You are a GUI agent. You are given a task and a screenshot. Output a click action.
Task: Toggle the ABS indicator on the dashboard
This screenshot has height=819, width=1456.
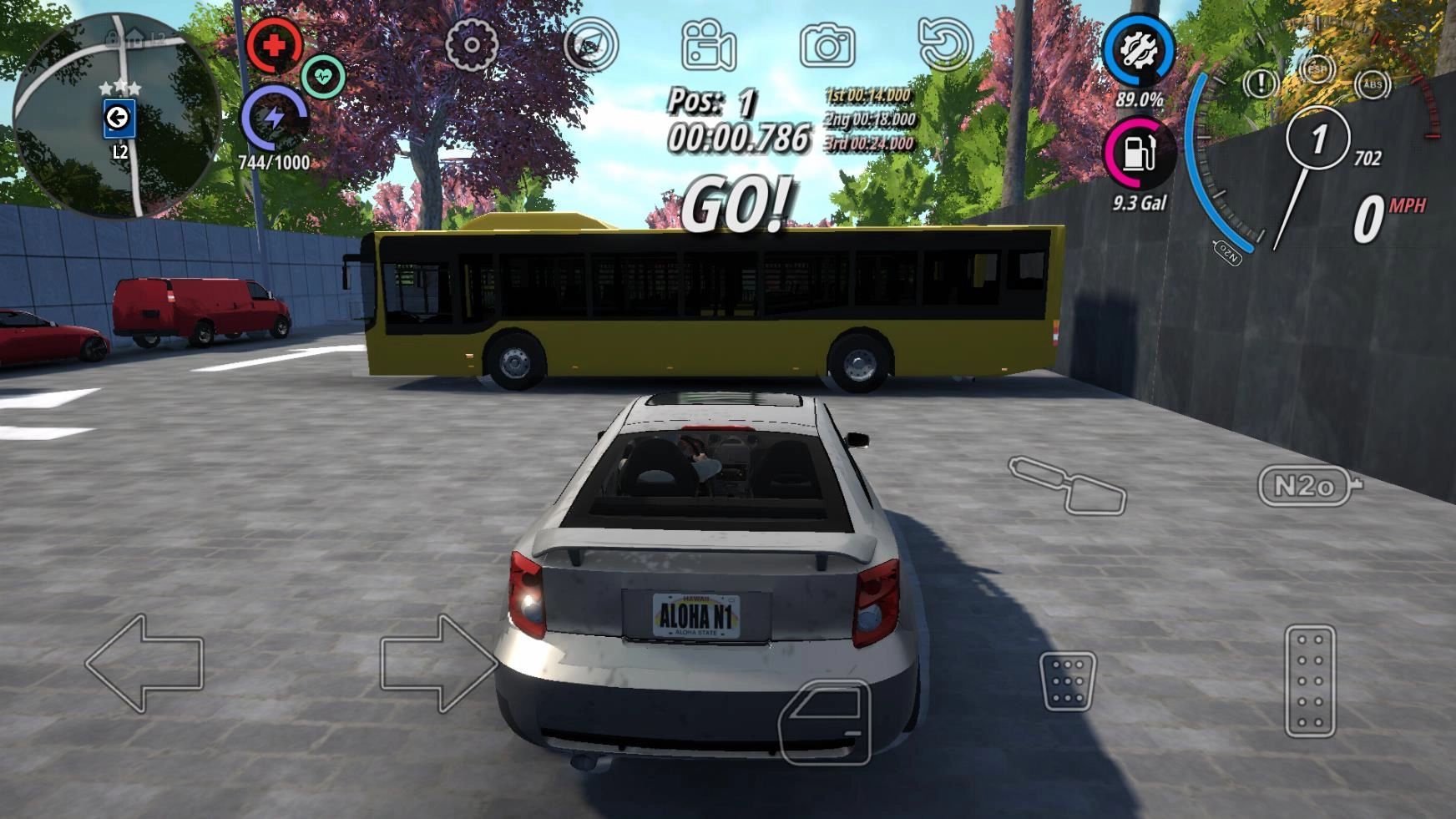point(1373,83)
